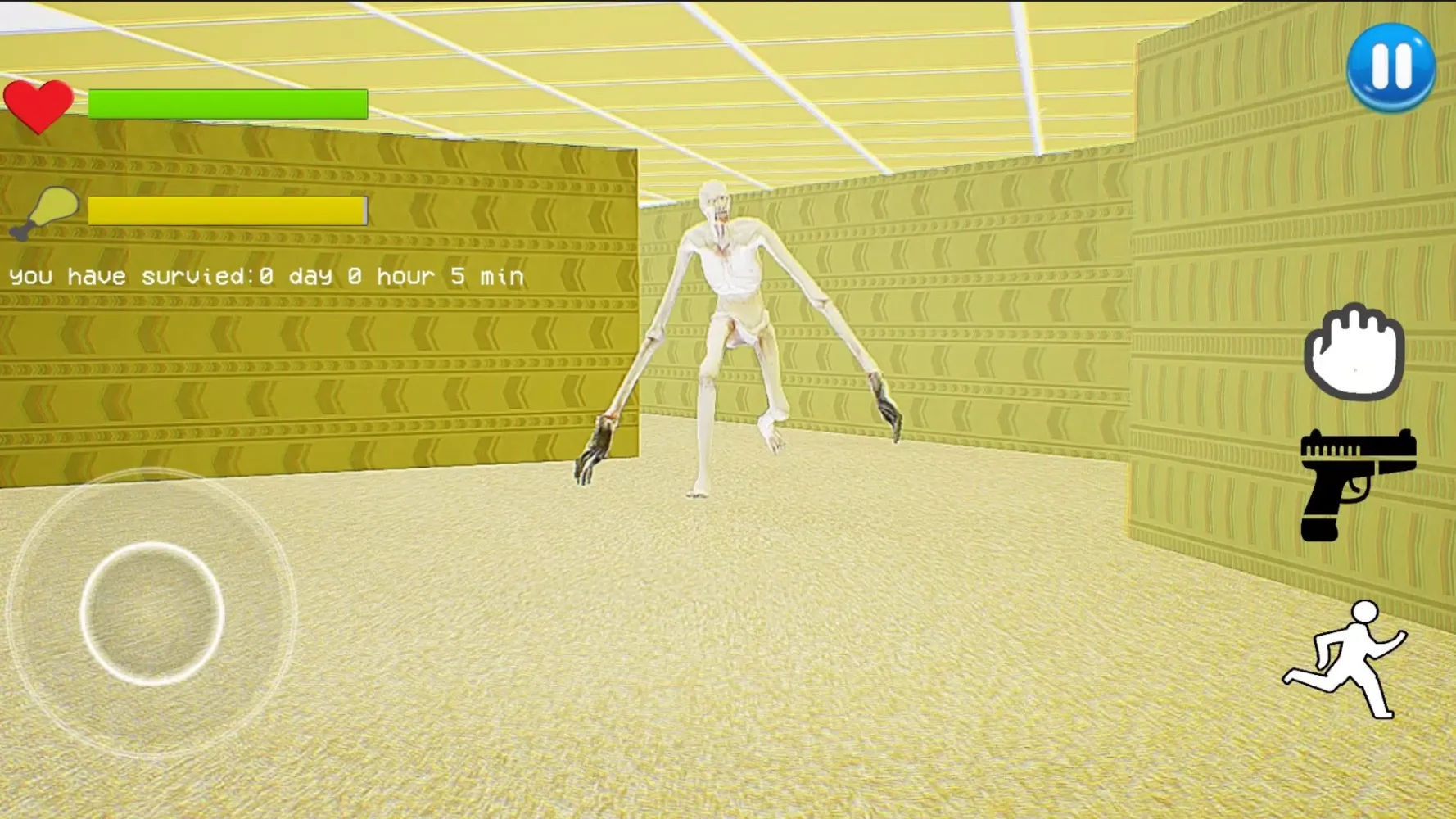Equip the pistol weapon icon
Image resolution: width=1456 pixels, height=819 pixels.
tap(1356, 475)
